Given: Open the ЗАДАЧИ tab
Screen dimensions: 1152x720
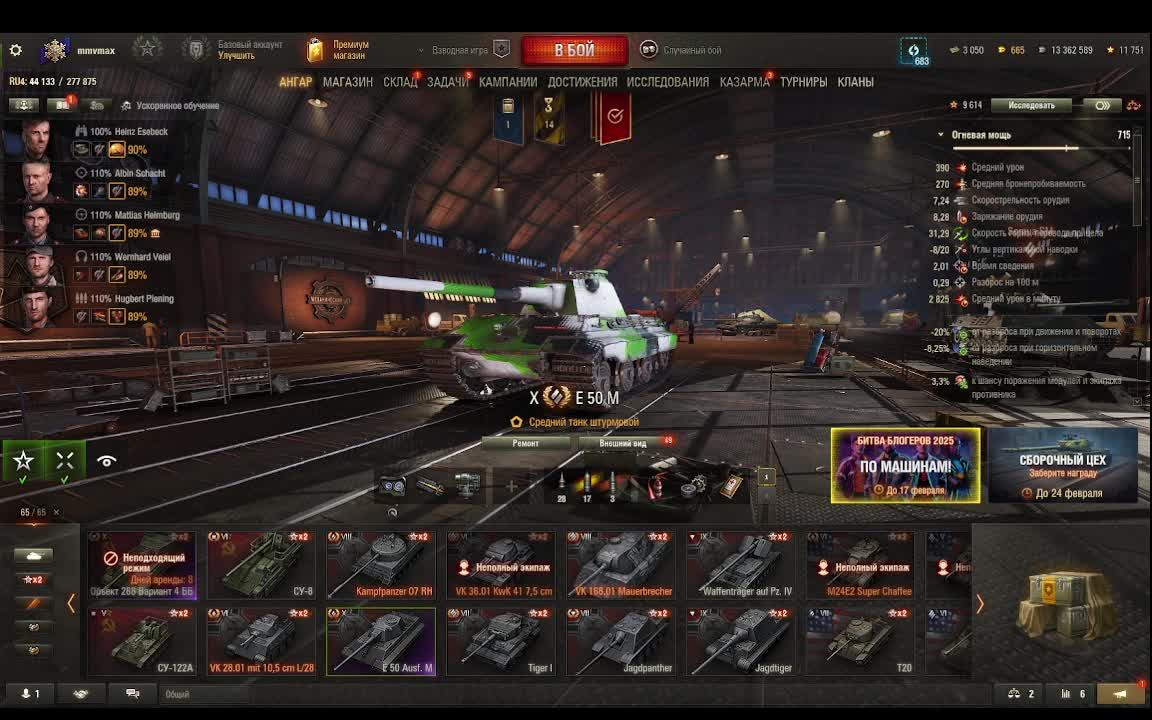Looking at the screenshot, I should pyautogui.click(x=447, y=82).
